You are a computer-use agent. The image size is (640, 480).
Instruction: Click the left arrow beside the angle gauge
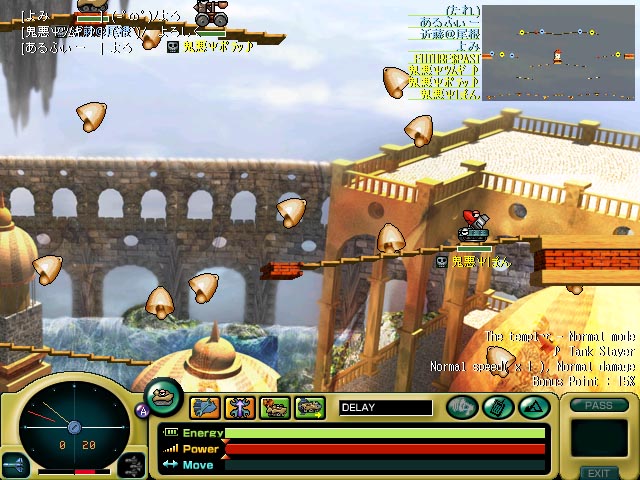[x=15, y=462]
